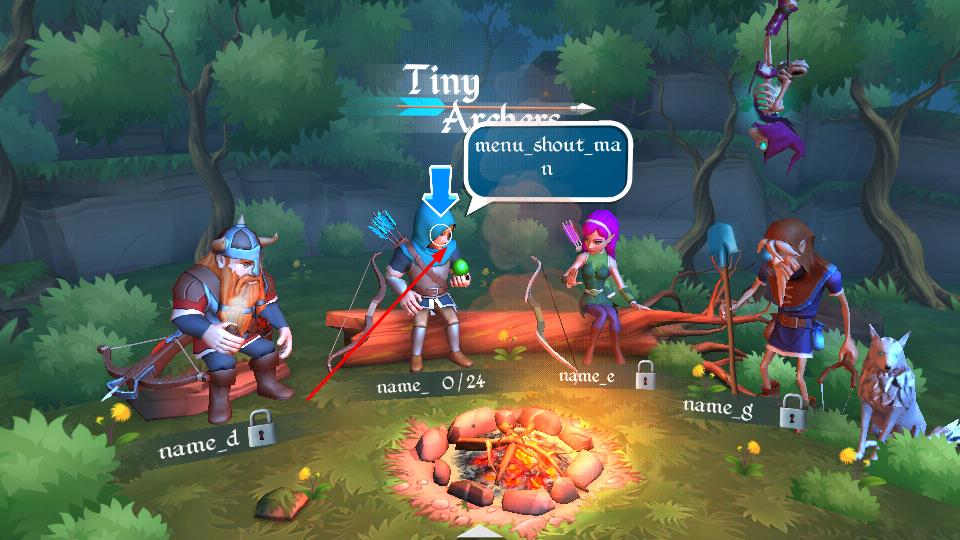Choose the locked dwarf character name_d
960x540 pixels.
point(228,320)
